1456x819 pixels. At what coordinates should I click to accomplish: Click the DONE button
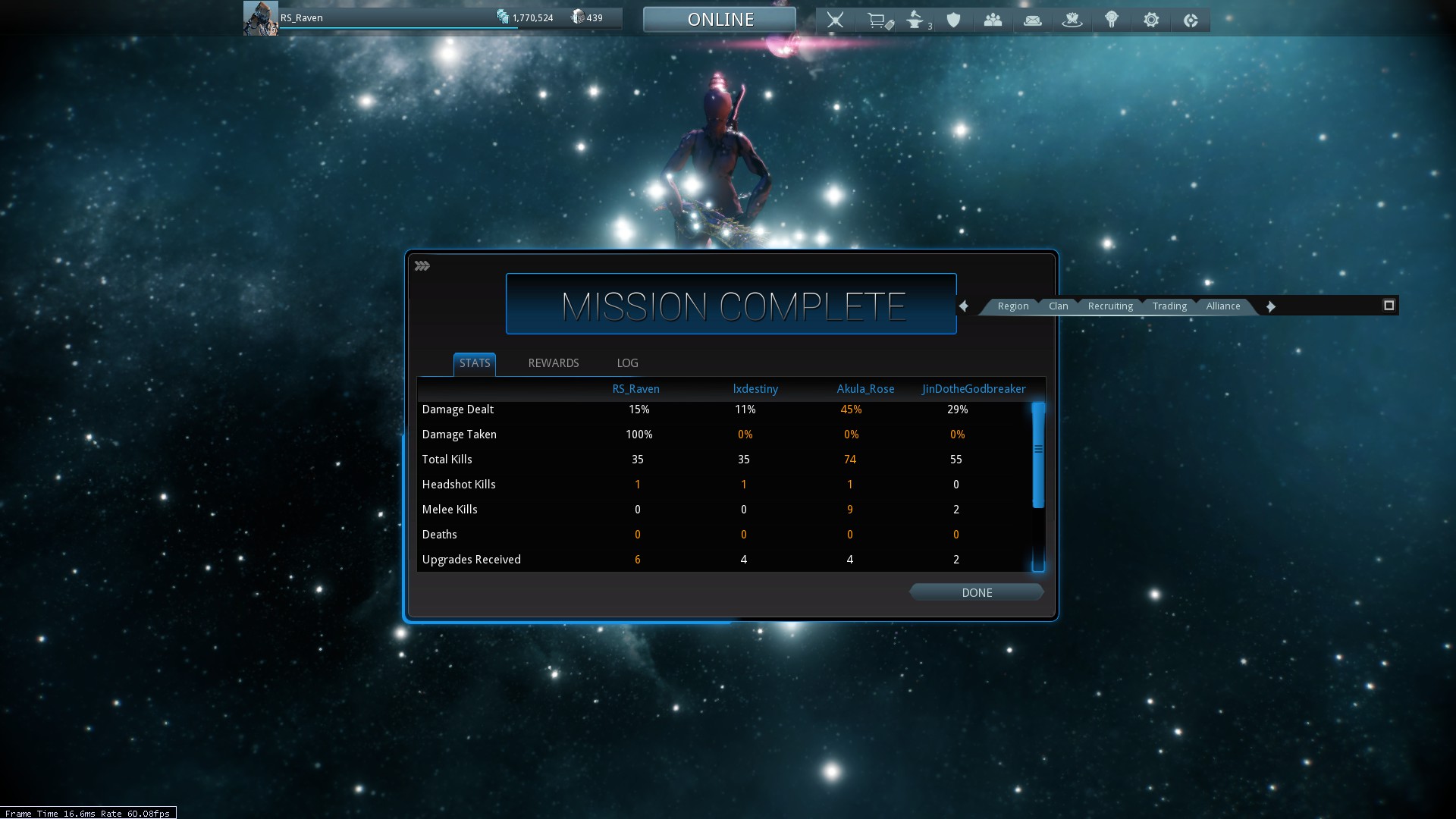(x=977, y=593)
